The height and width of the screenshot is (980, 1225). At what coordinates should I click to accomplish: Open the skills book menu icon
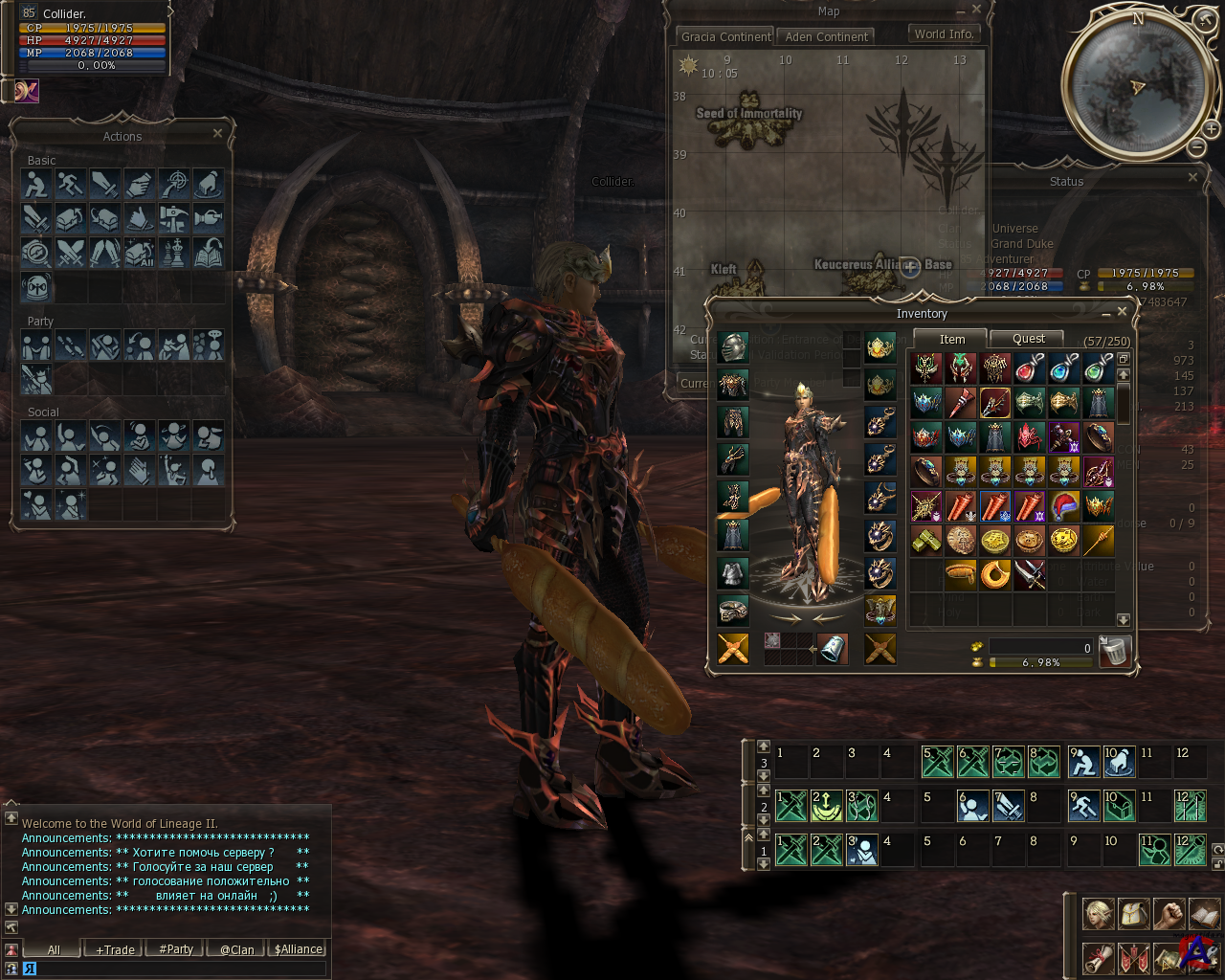1204,914
